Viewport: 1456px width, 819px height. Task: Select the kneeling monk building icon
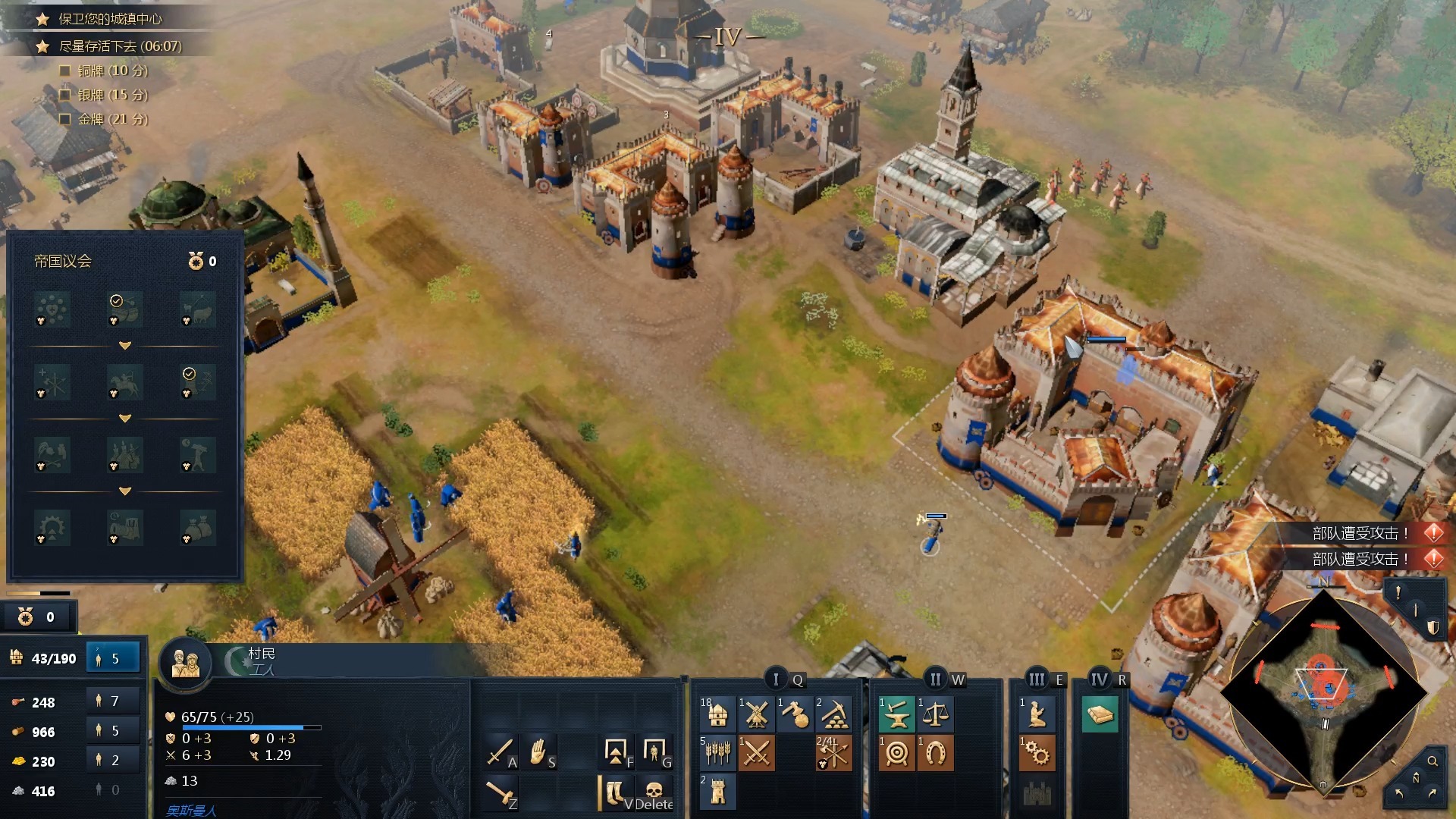pyautogui.click(x=1037, y=714)
